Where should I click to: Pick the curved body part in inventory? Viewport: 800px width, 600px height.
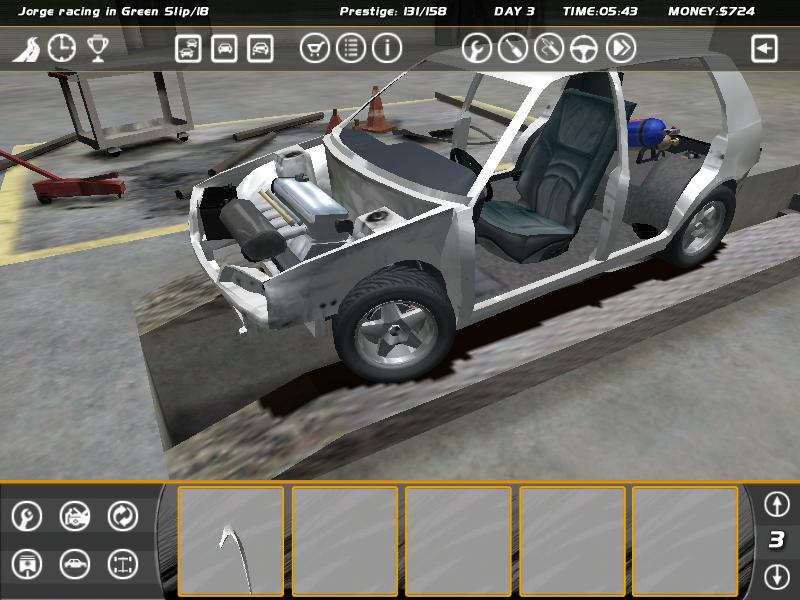pos(231,541)
